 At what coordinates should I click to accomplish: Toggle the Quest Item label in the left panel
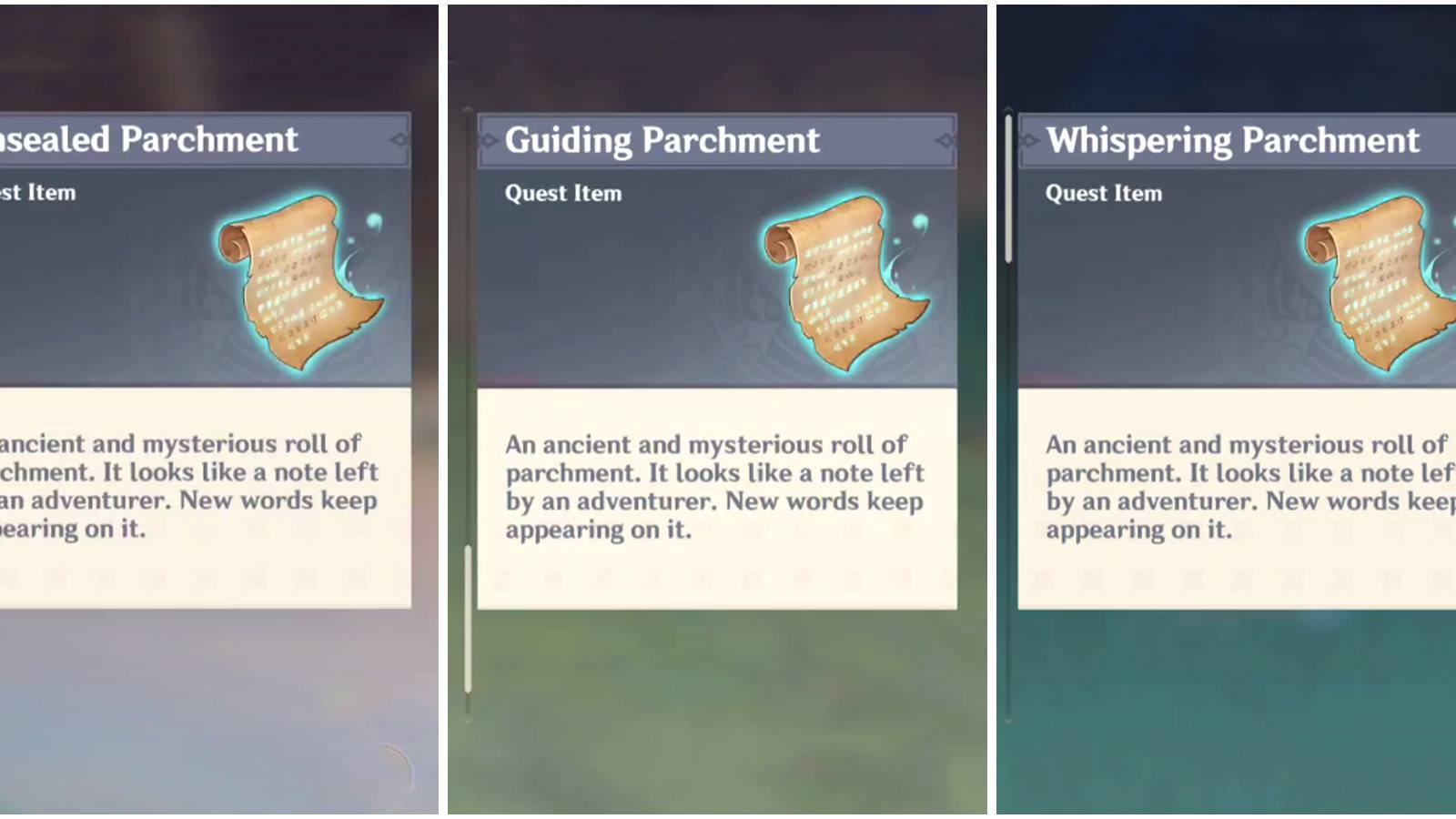38,193
